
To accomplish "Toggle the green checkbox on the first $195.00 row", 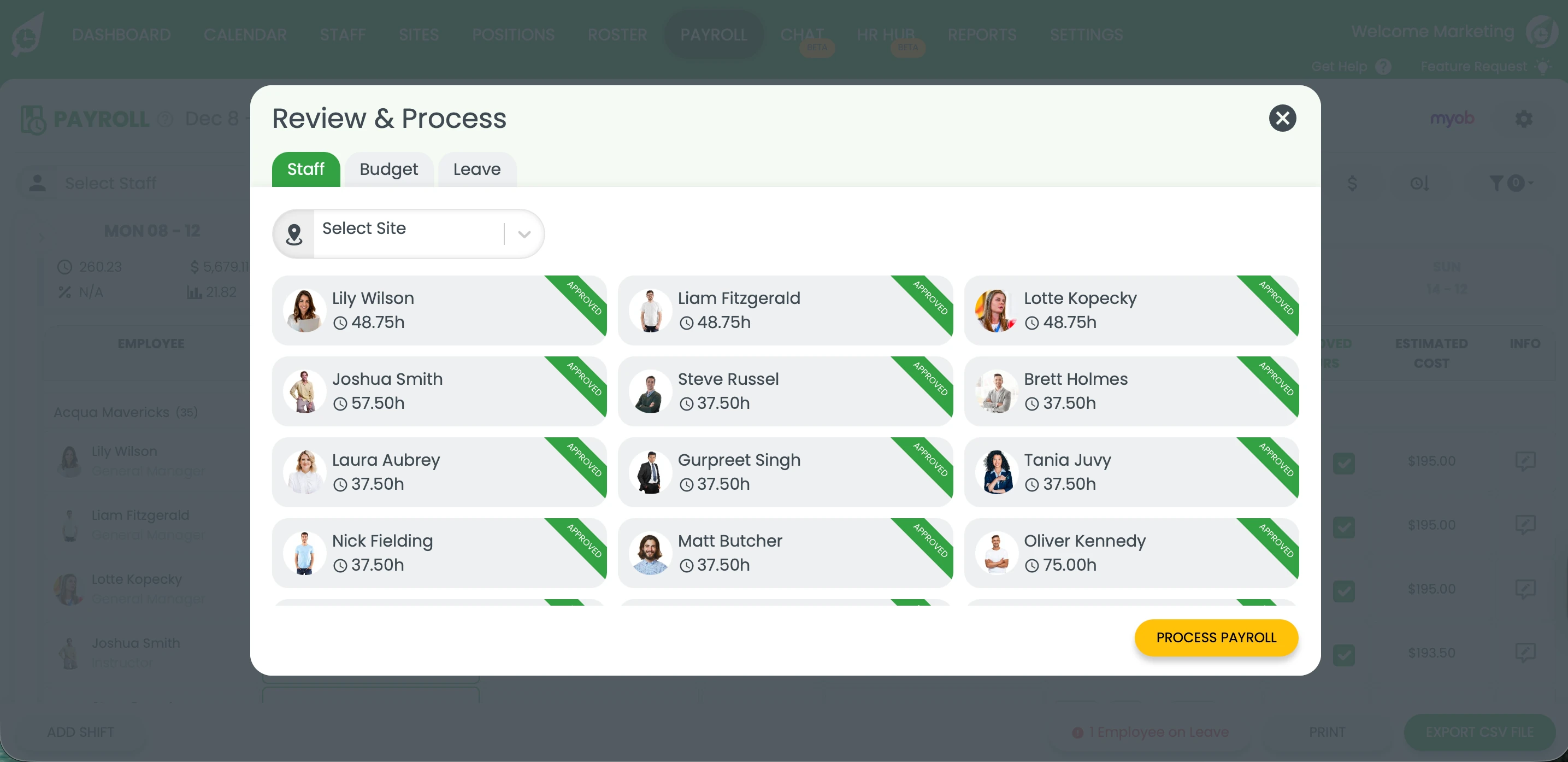I will [x=1345, y=463].
